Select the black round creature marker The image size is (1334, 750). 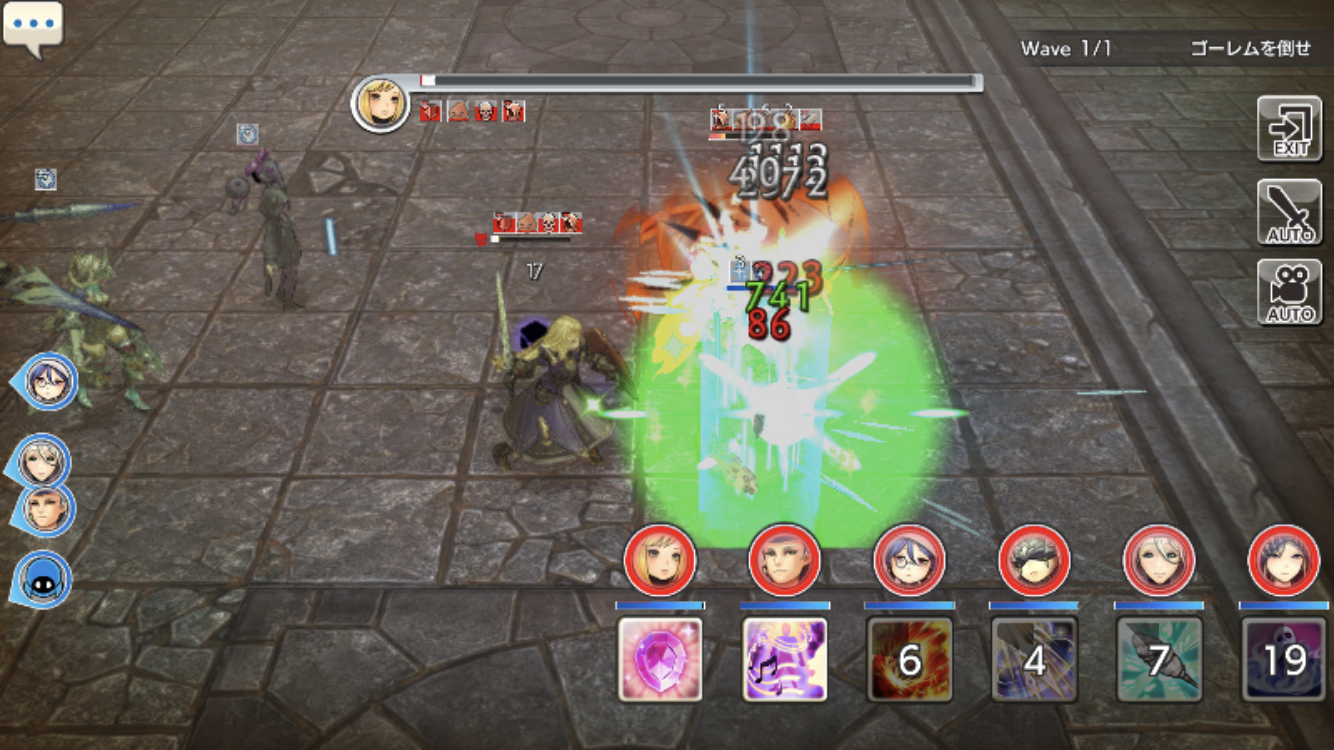pos(42,579)
